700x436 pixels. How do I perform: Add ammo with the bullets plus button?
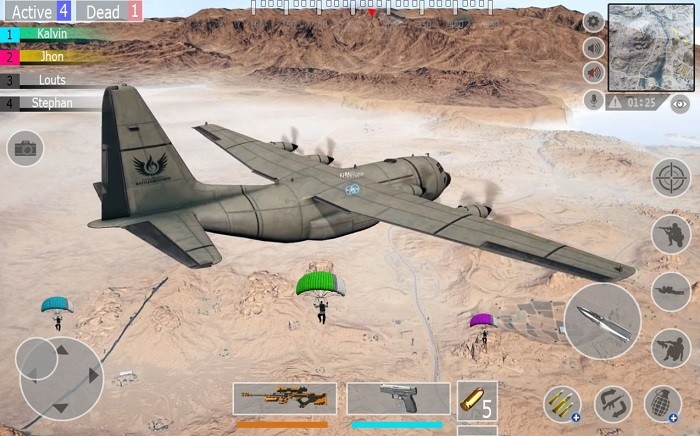tap(562, 404)
